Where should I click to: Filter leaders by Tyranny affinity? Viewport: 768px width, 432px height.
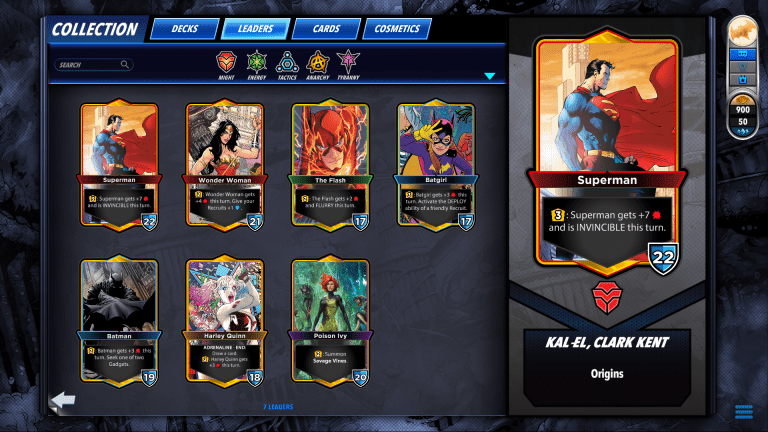click(x=348, y=63)
